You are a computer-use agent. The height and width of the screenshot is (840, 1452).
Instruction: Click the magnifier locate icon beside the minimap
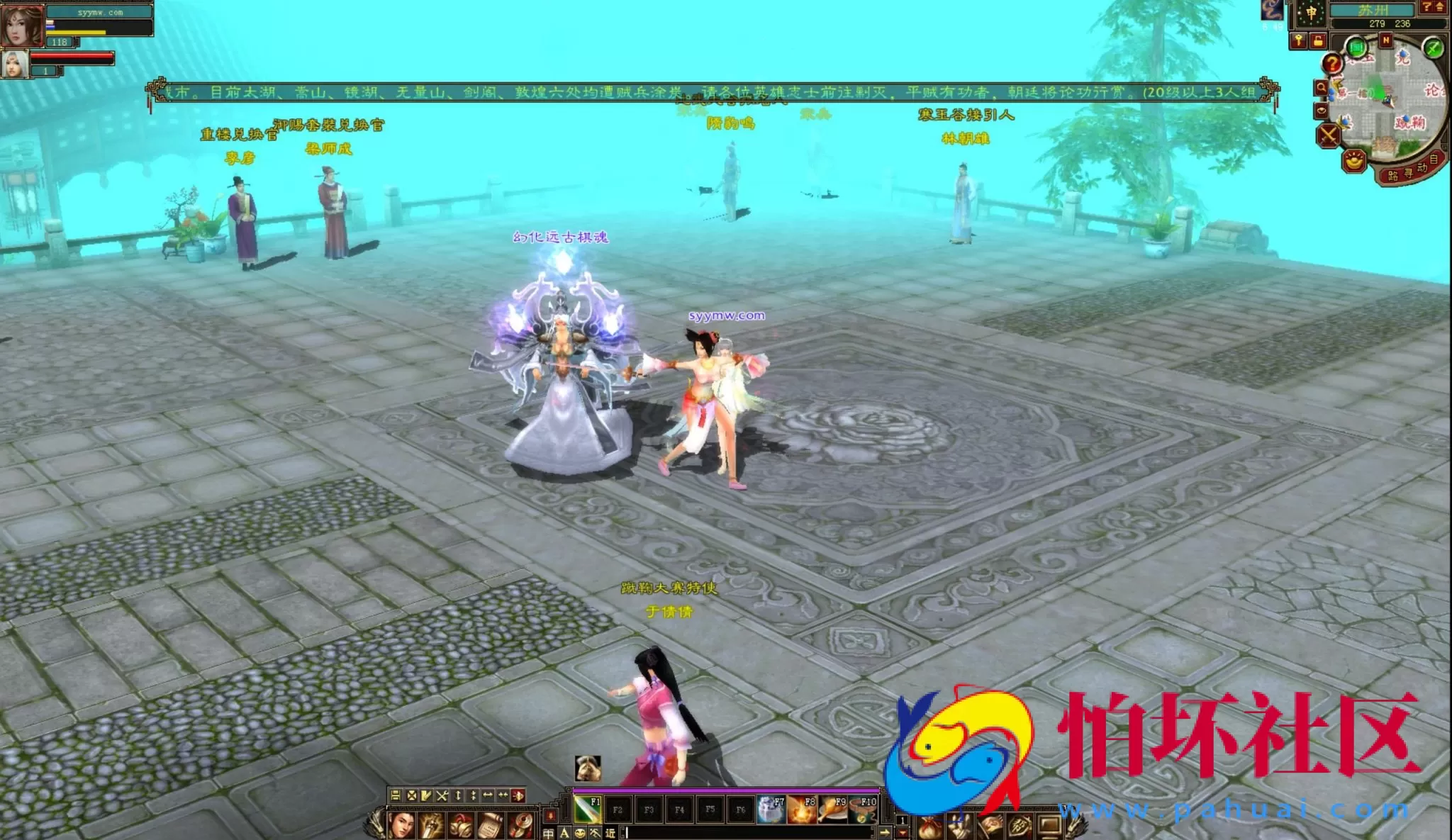(1322, 87)
